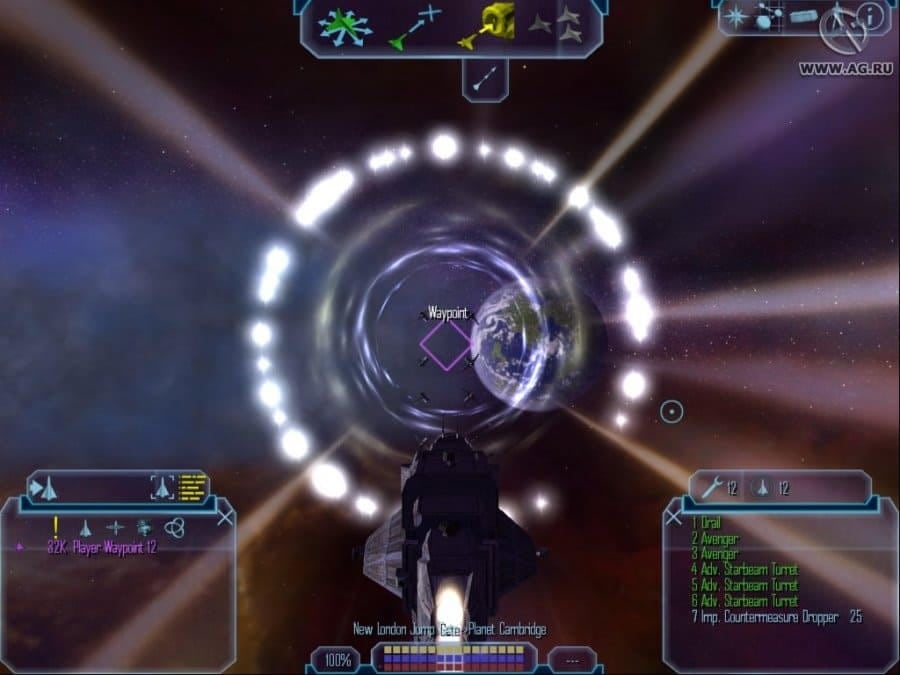Choose the yellow Dock maneuver icon
The image size is (900, 675).
[x=486, y=24]
